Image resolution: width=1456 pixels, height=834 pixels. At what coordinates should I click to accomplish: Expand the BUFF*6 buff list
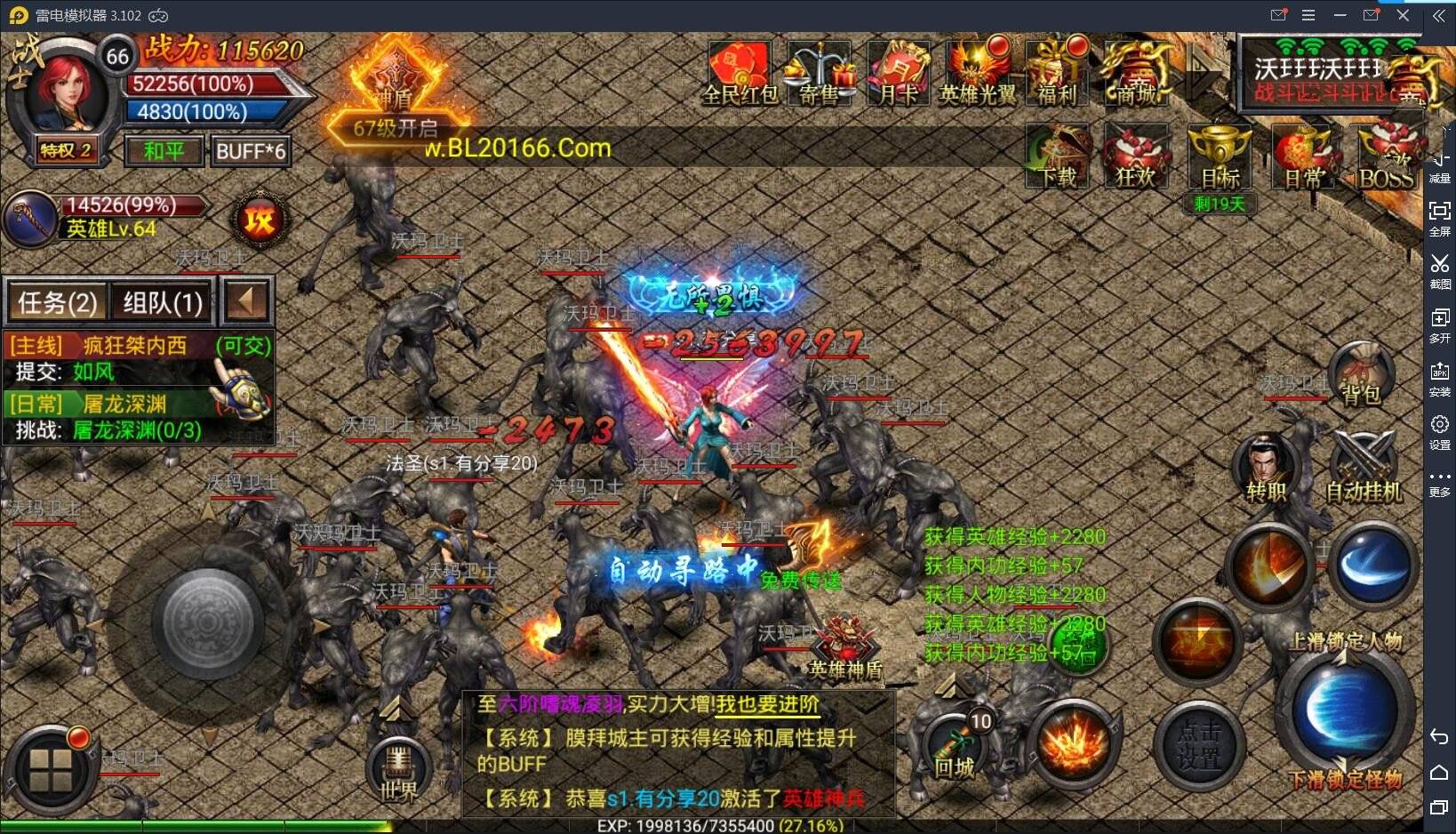tap(252, 150)
